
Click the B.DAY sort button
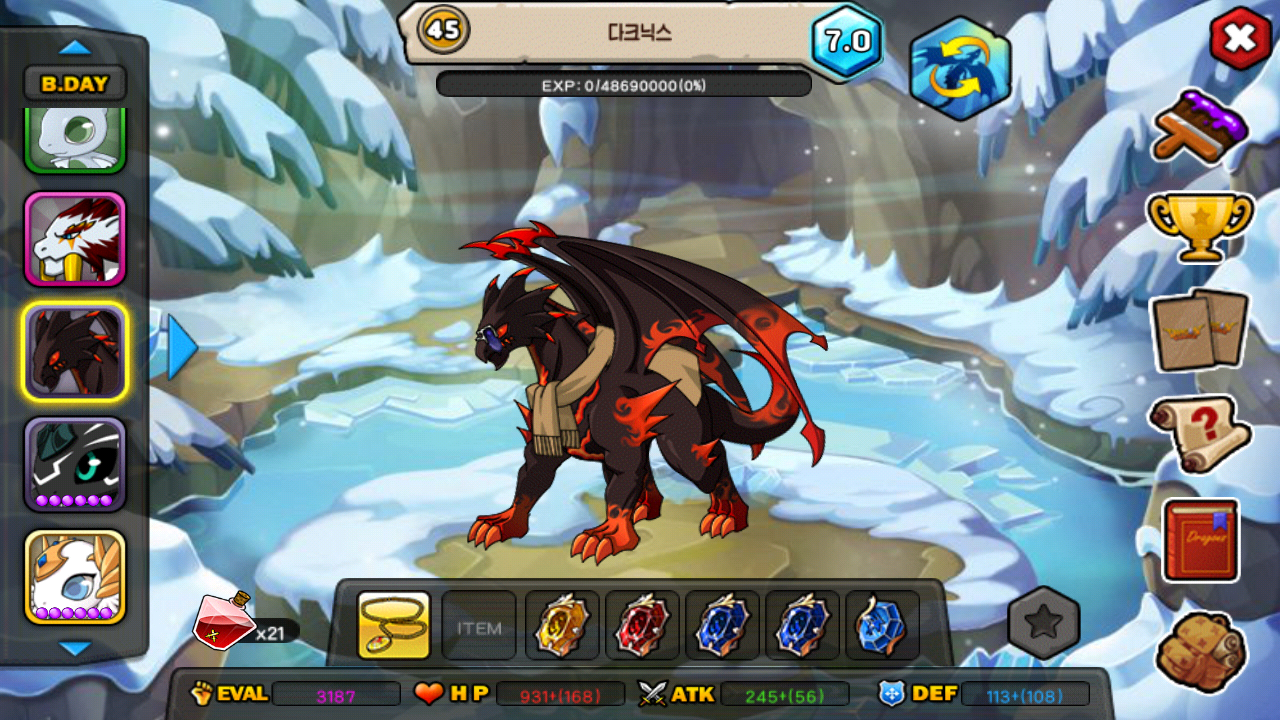coord(75,84)
